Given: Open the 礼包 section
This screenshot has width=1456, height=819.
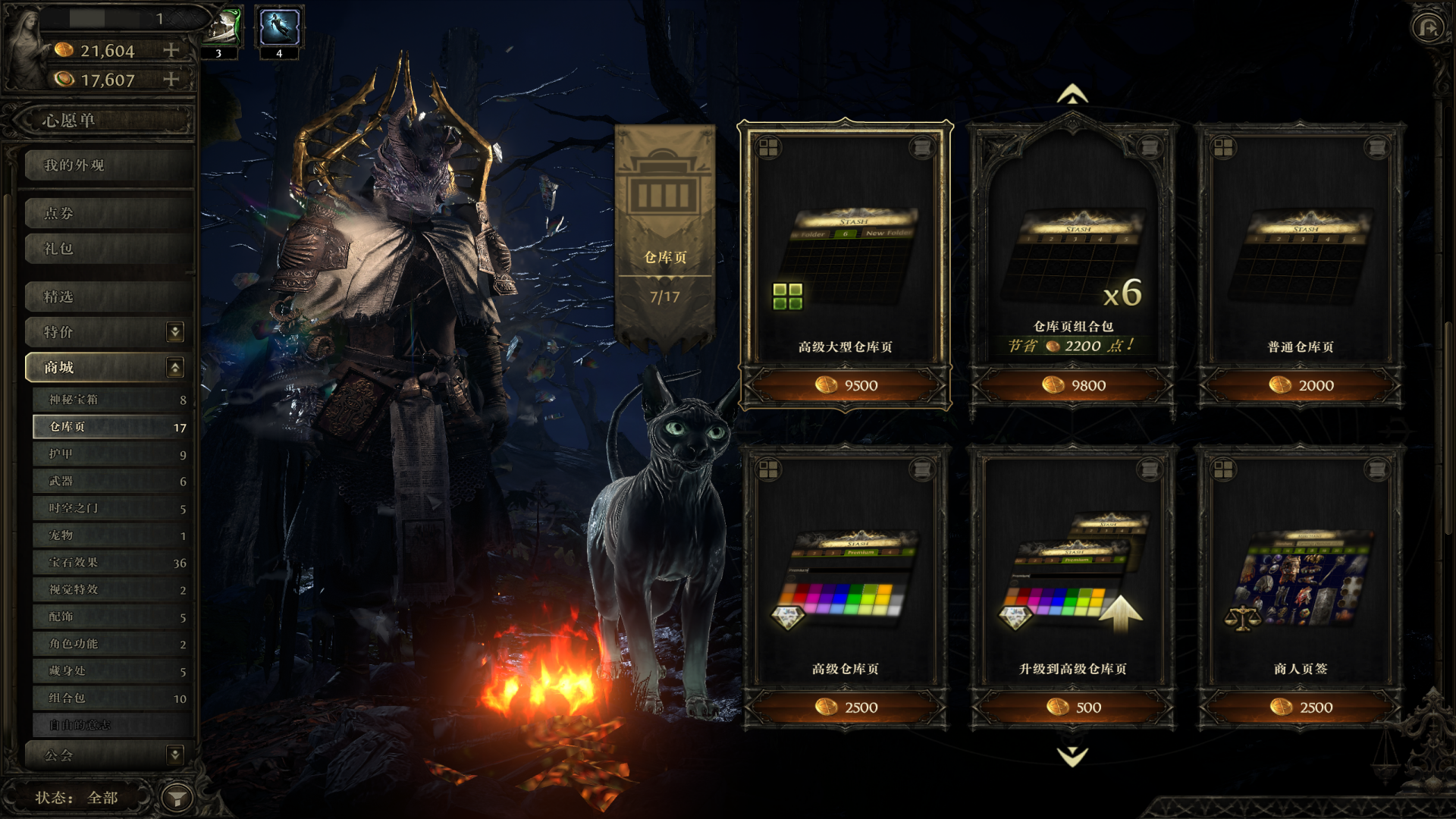Looking at the screenshot, I should coord(106,249).
